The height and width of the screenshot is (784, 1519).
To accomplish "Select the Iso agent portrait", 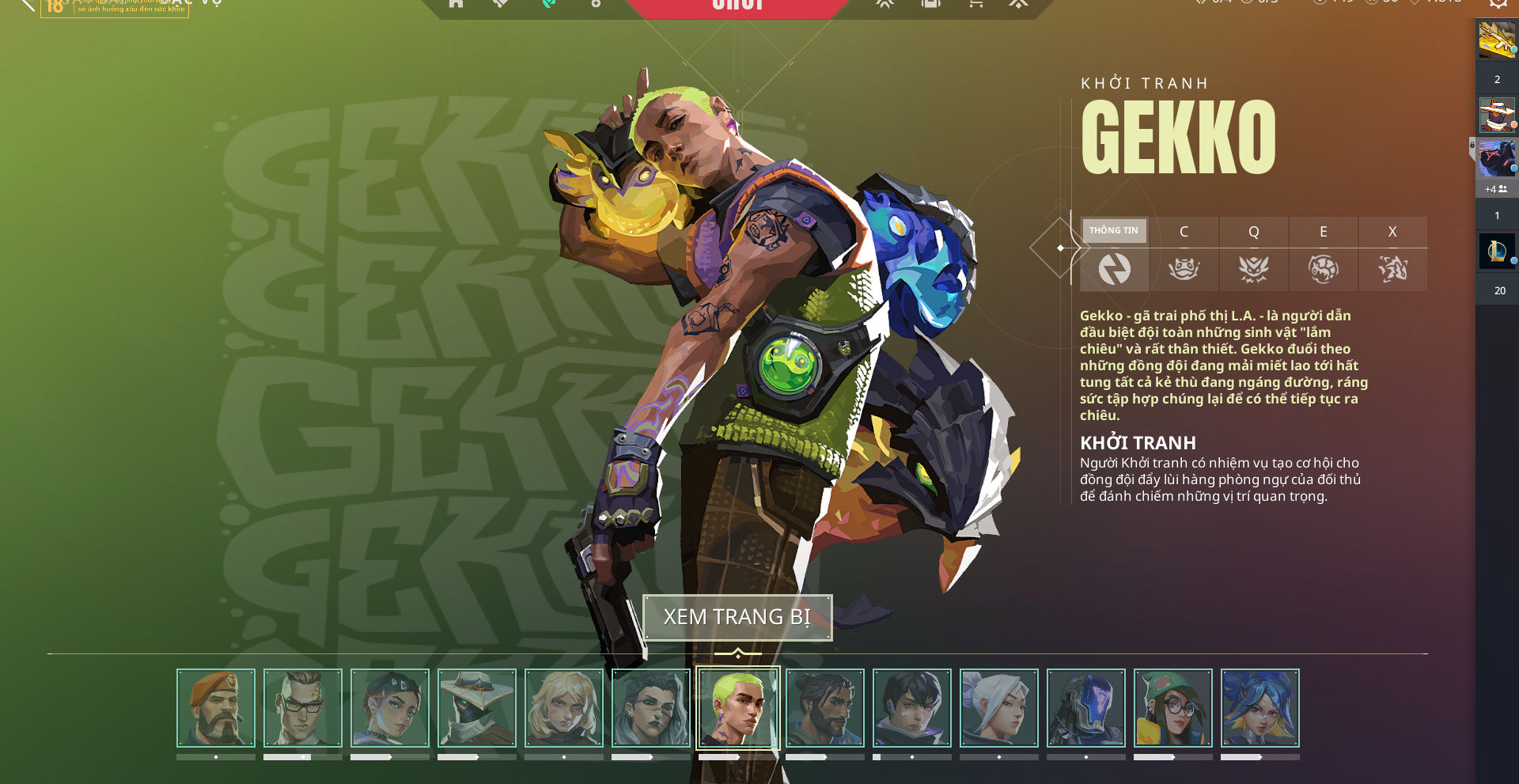I will pos(912,708).
